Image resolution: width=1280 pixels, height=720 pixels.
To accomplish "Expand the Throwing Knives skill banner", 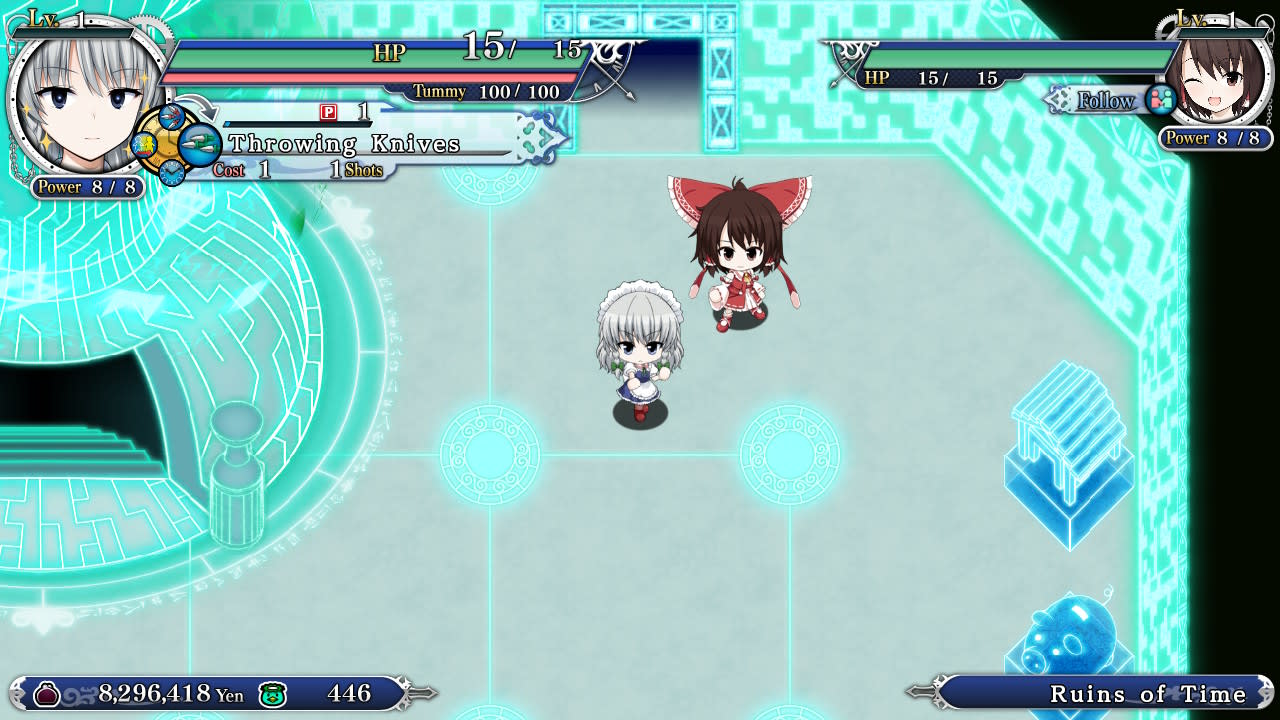I will [x=345, y=144].
